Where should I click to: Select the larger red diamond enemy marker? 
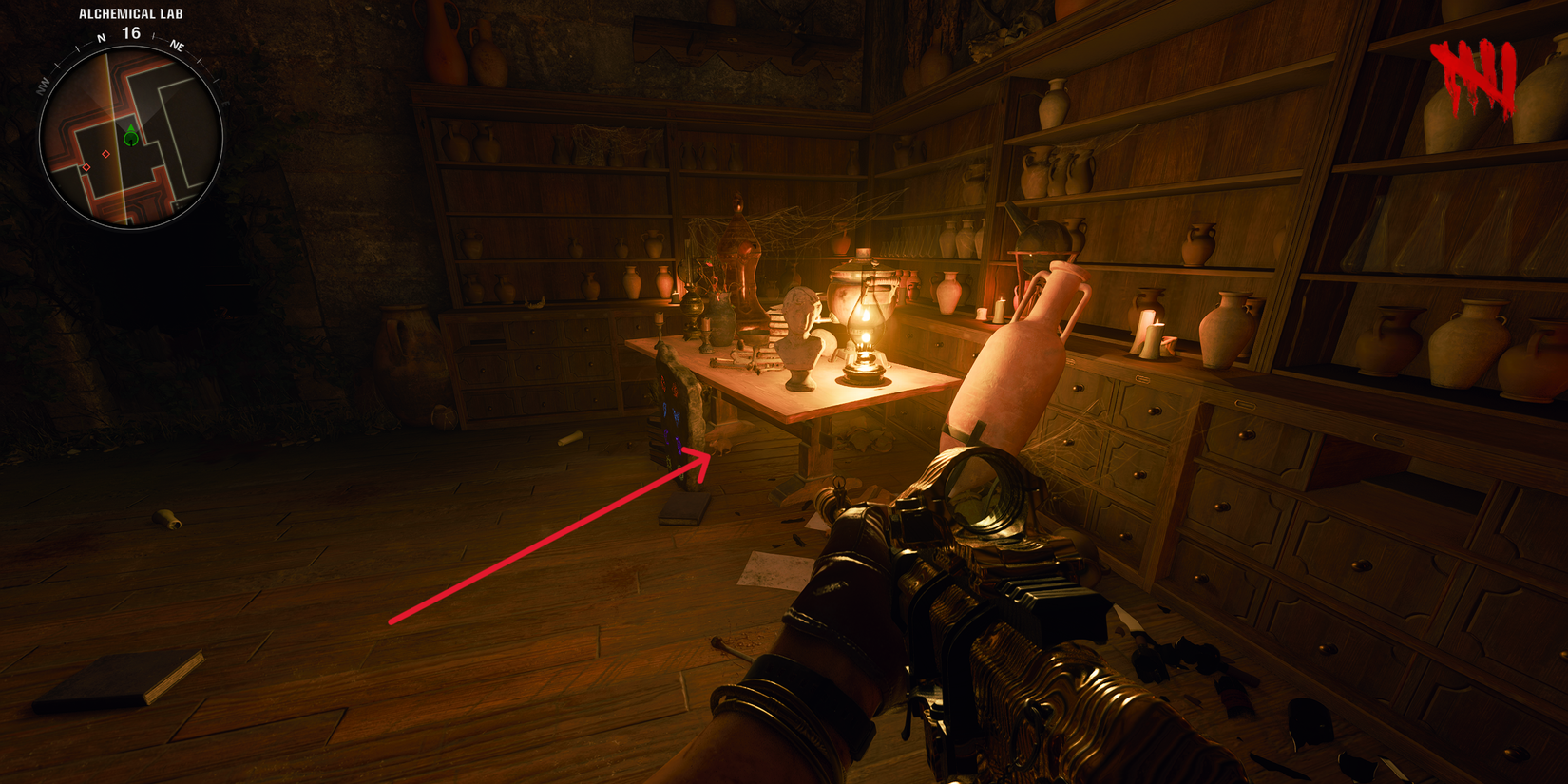[106, 154]
